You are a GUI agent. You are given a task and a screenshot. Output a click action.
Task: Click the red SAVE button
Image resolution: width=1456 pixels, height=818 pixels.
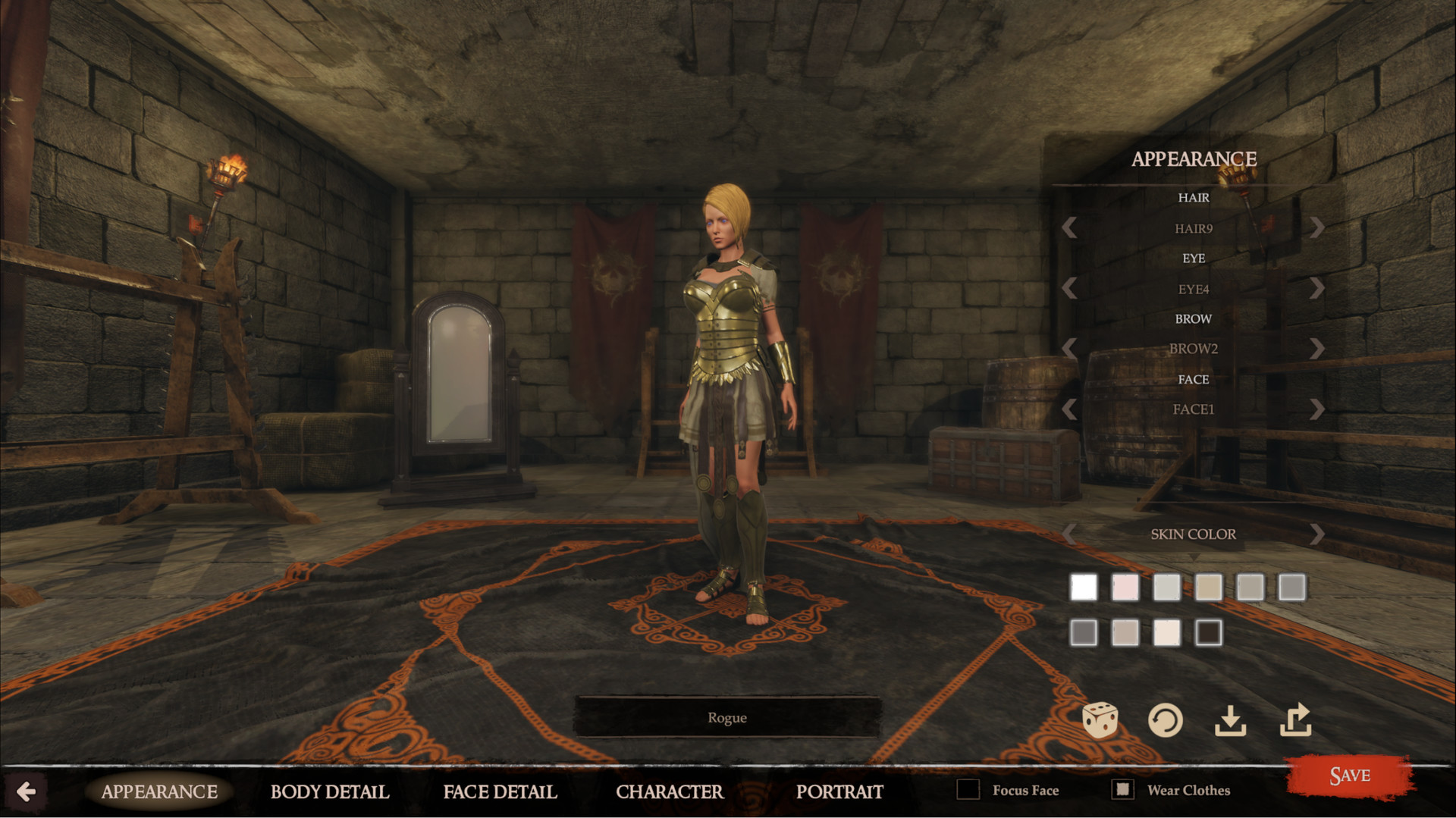coord(1351,775)
